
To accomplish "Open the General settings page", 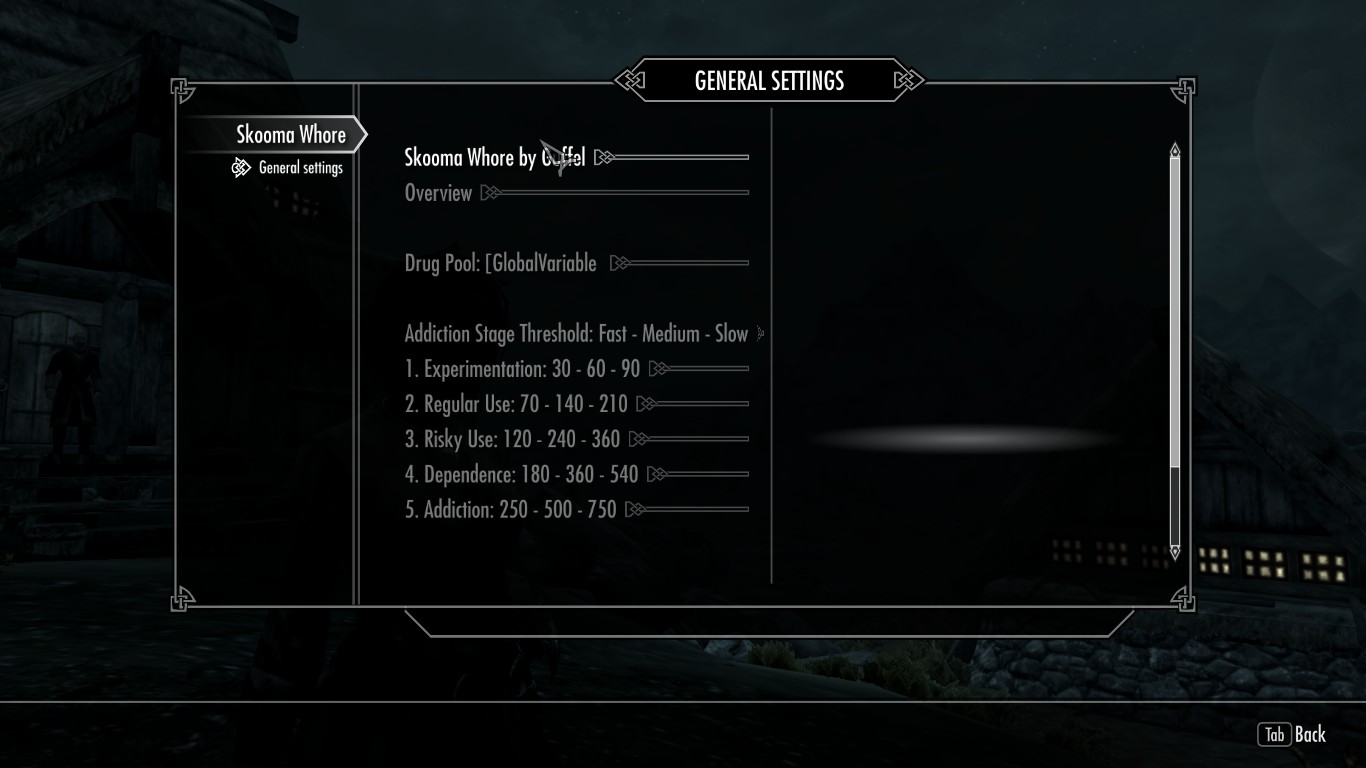I will 300,168.
